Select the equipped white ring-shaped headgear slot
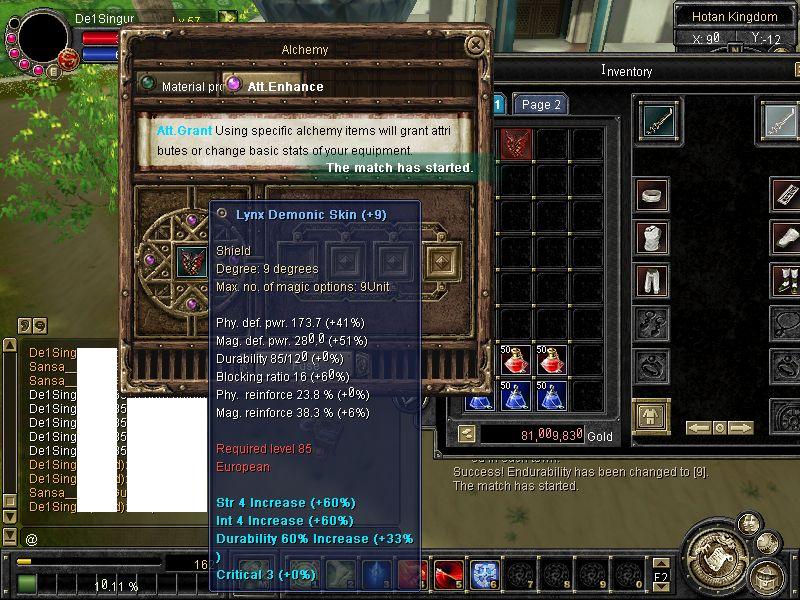Viewport: 800px width, 600px height. tap(653, 193)
